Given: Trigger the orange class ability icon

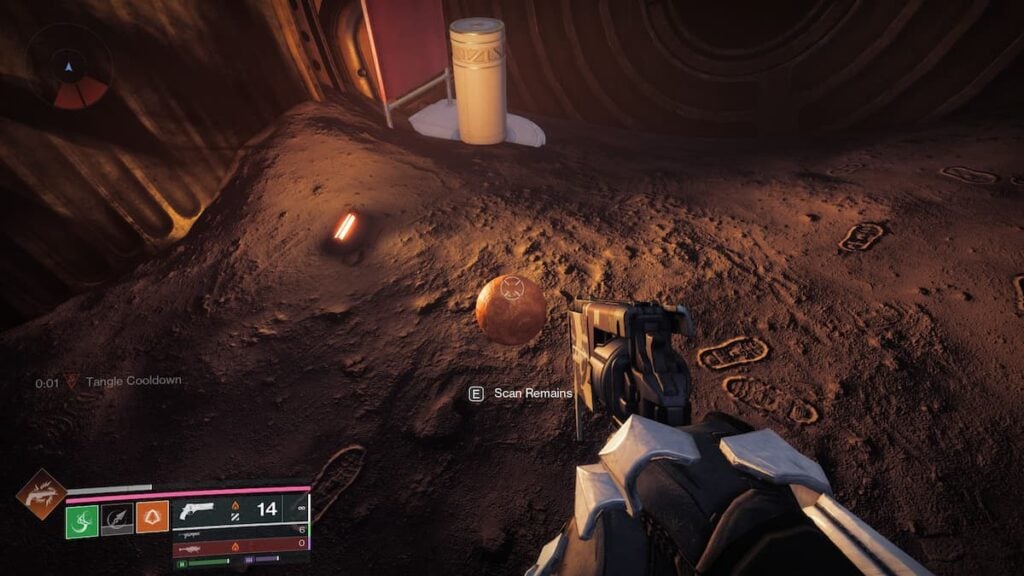Looking at the screenshot, I should (152, 517).
